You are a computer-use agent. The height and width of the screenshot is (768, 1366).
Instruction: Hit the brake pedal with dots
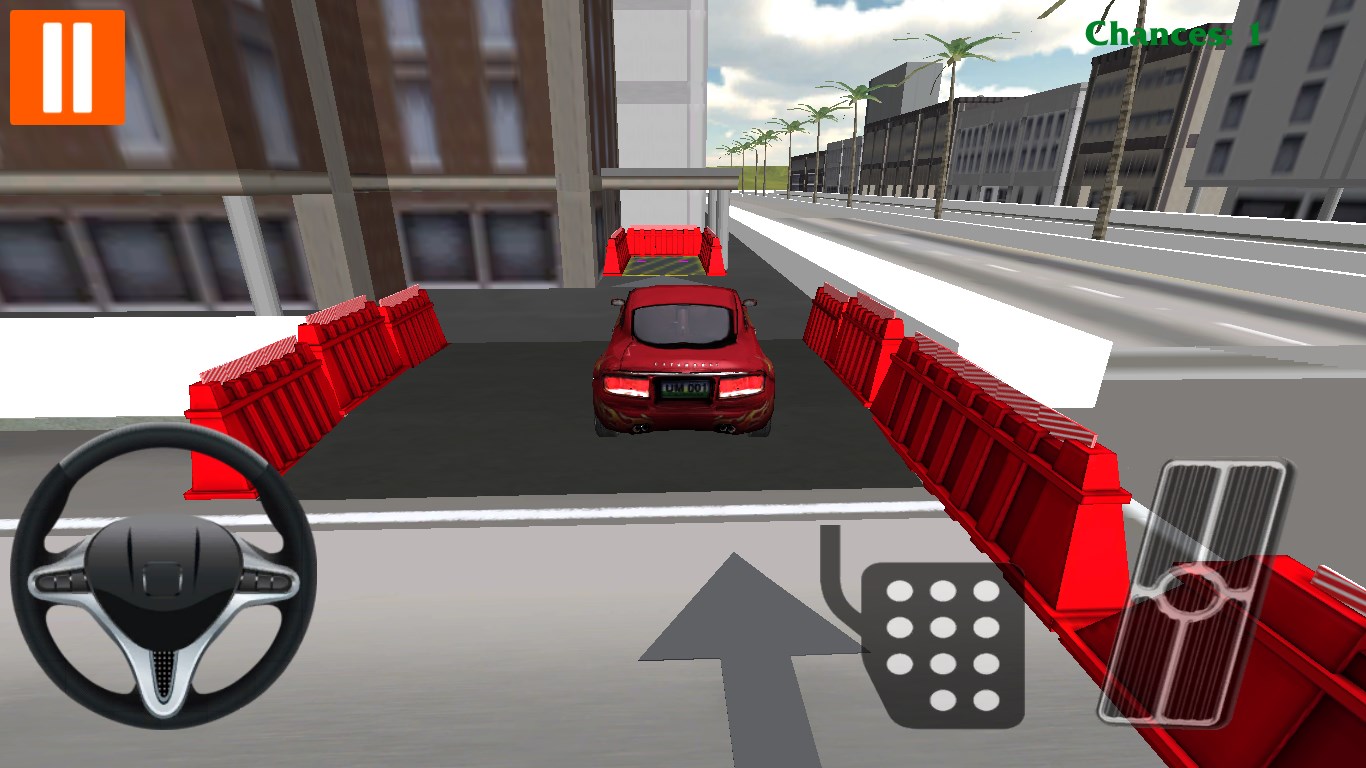[x=942, y=643]
